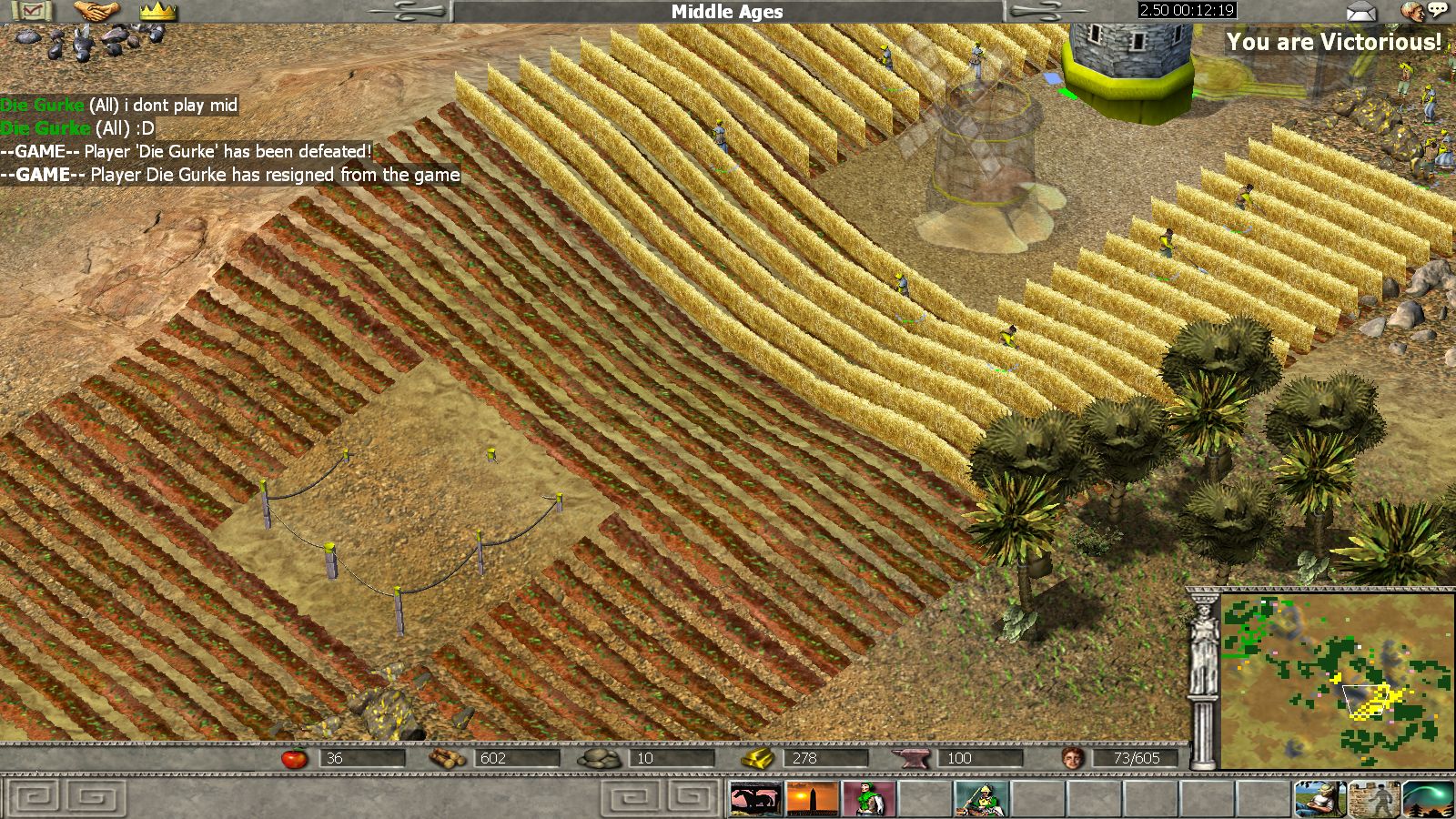Viewport: 1456px width, 819px height.
Task: Click the gold bars resource icon
Action: coord(757,758)
